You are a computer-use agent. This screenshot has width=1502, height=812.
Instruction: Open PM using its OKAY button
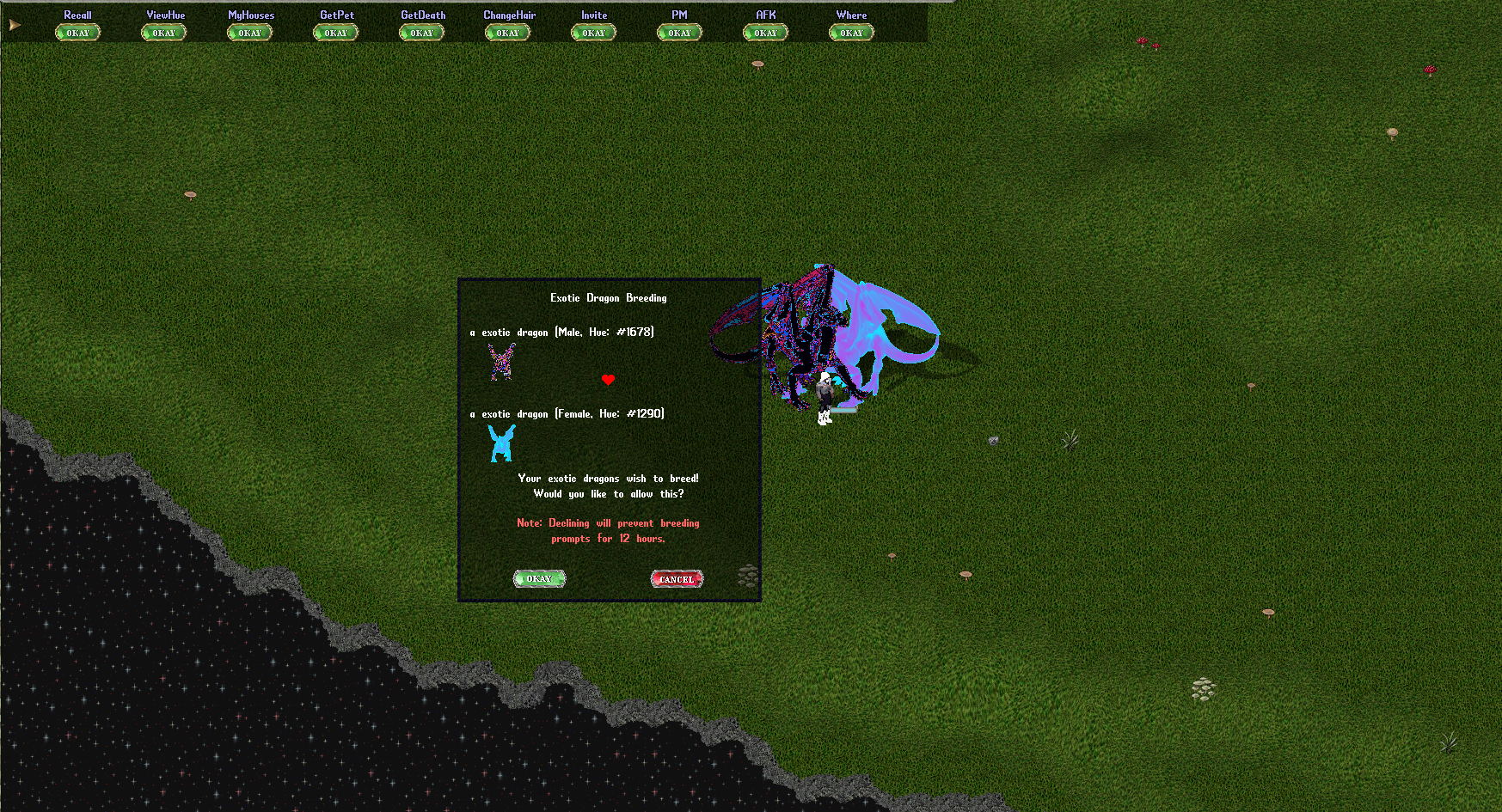(679, 33)
